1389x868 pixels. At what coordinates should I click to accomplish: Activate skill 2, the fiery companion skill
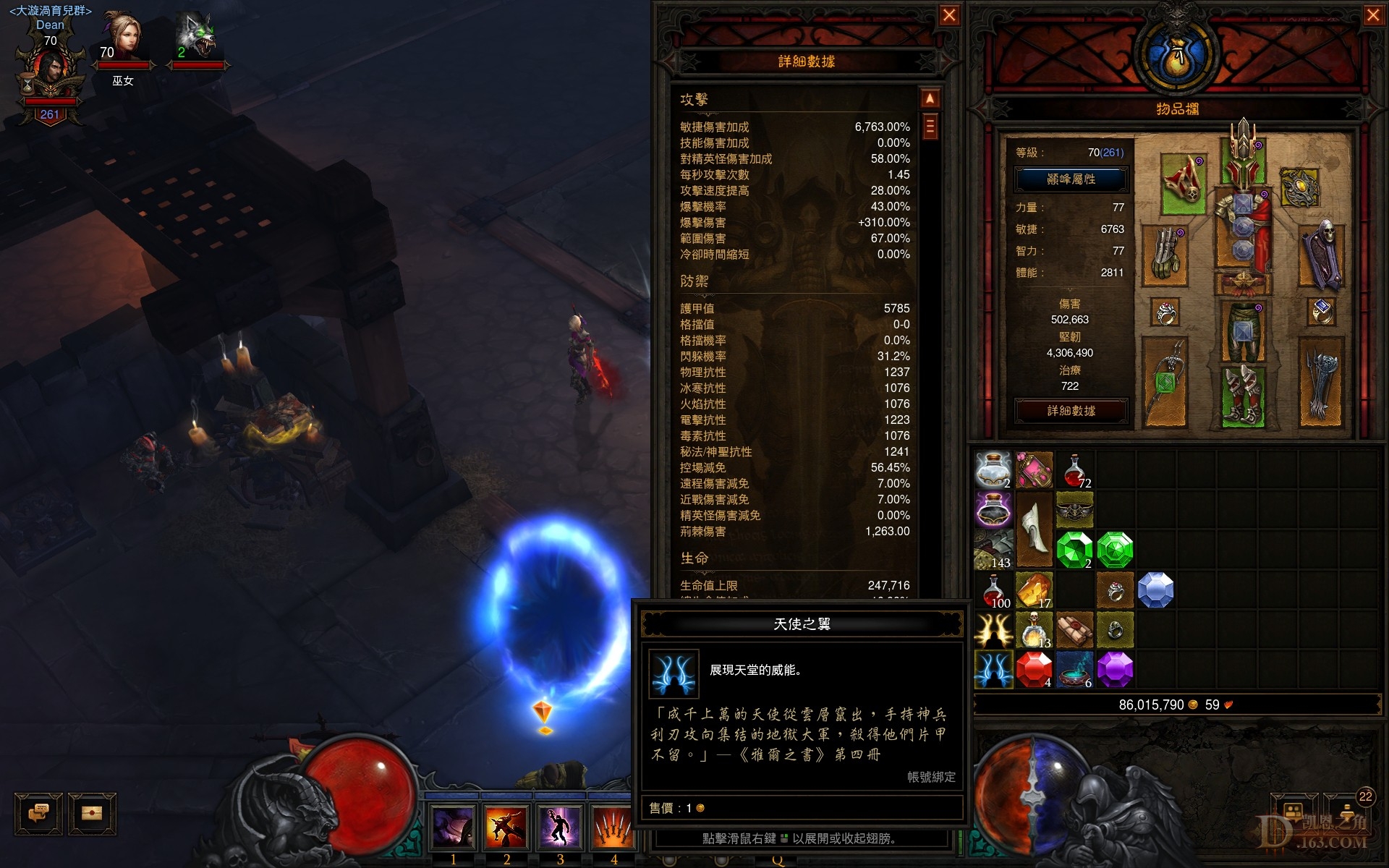click(x=506, y=827)
